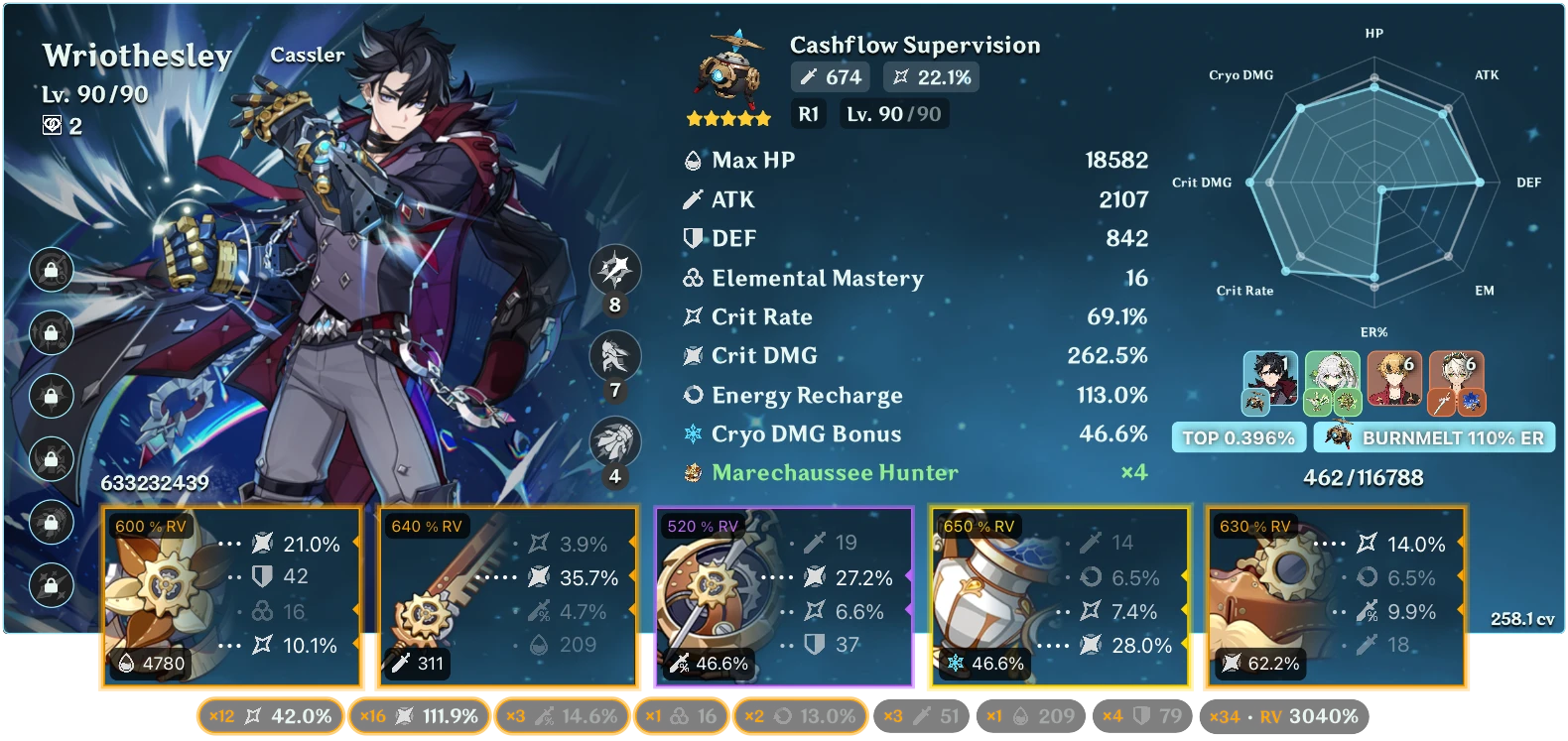Image resolution: width=1568 pixels, height=741 pixels.
Task: Click the friendship level icon showing 2
Action: 55,125
